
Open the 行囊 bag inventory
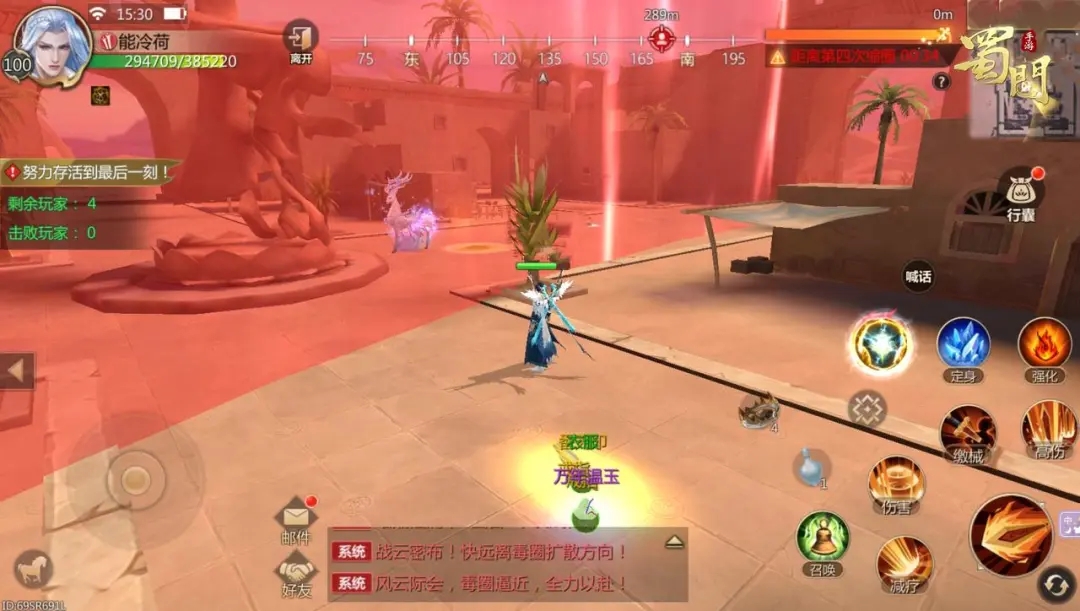tap(1020, 194)
